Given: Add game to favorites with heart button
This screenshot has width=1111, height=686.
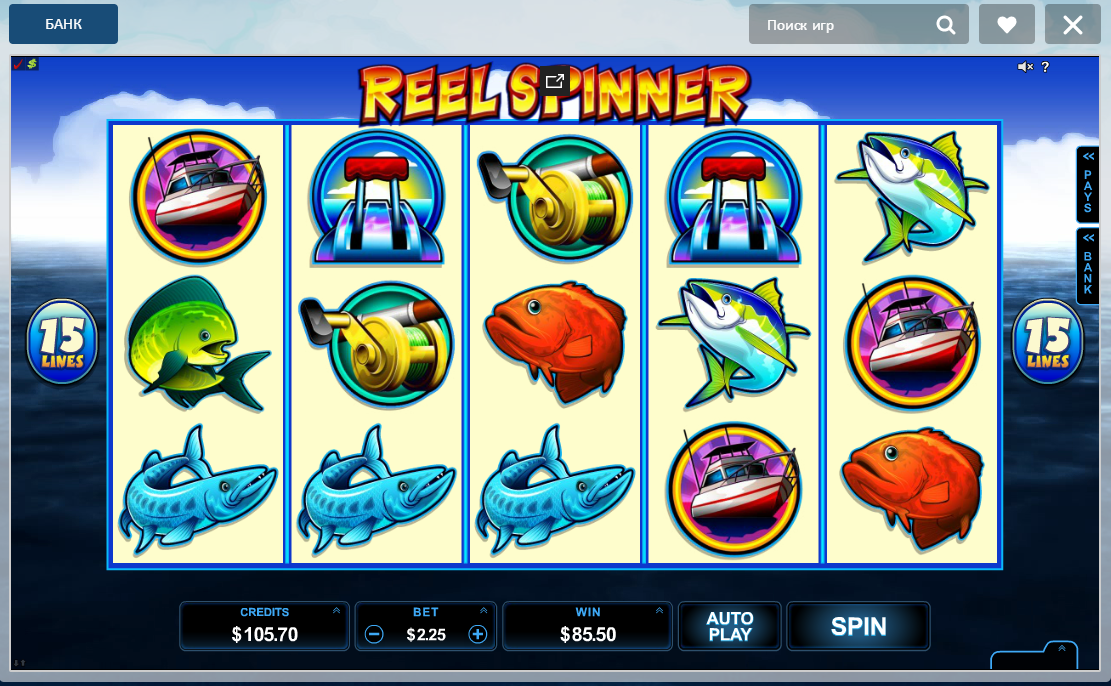Looking at the screenshot, I should point(1006,25).
